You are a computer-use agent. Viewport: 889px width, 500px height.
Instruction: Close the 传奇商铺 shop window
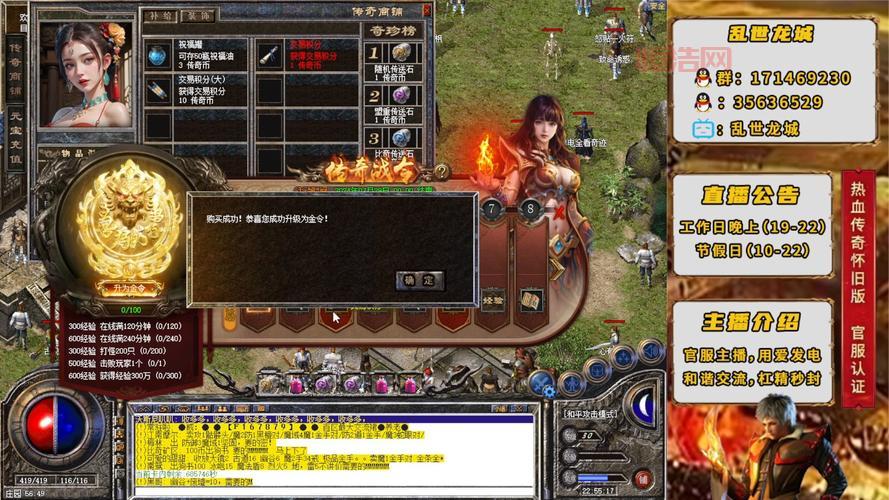pos(429,7)
